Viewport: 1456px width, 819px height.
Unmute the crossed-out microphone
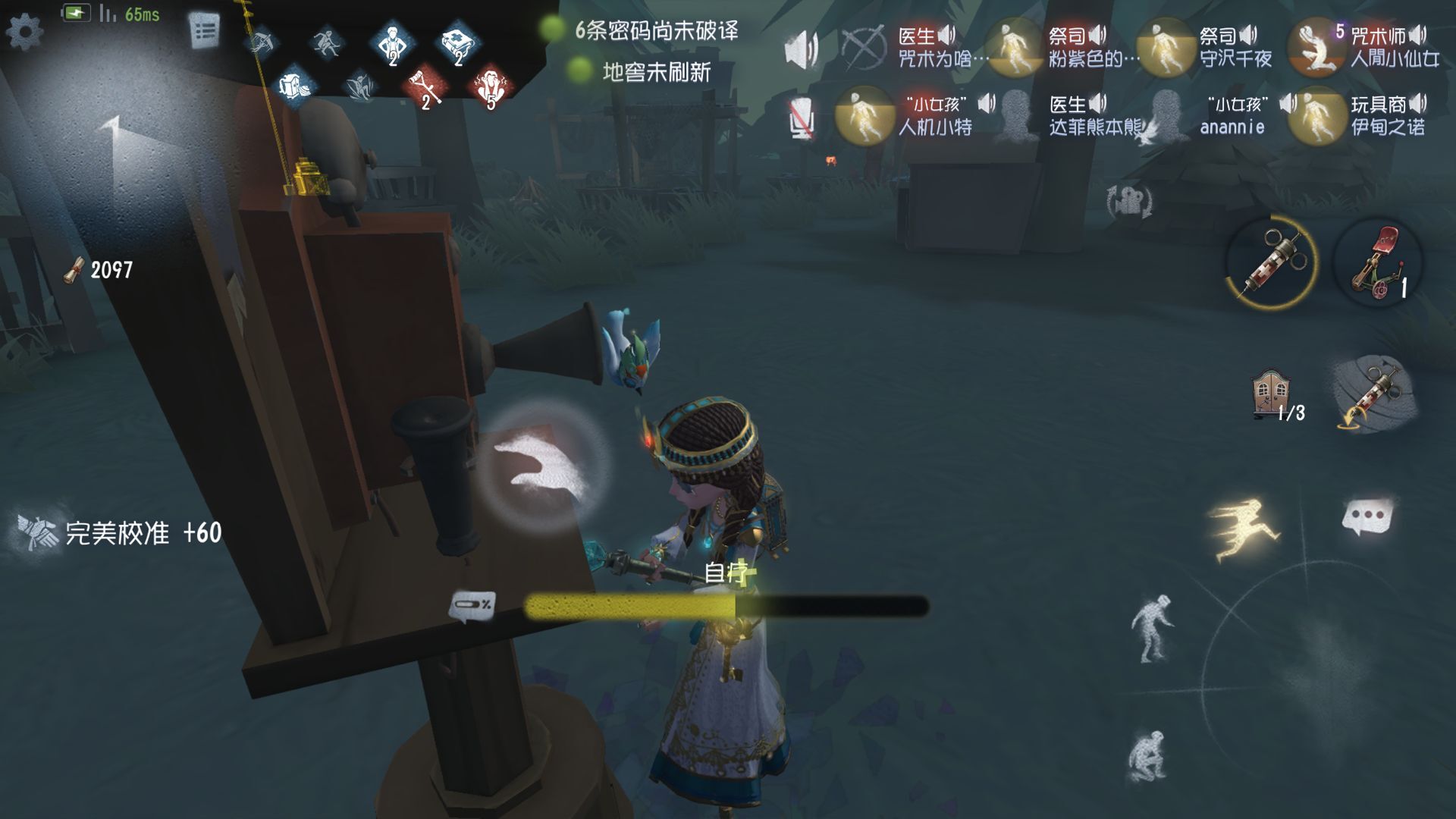(x=801, y=118)
